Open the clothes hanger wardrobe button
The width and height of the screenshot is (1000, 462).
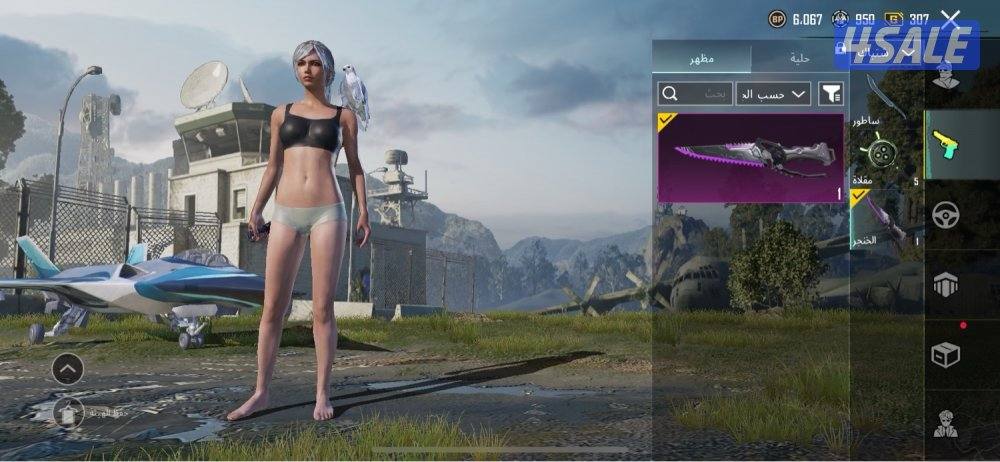click(67, 410)
